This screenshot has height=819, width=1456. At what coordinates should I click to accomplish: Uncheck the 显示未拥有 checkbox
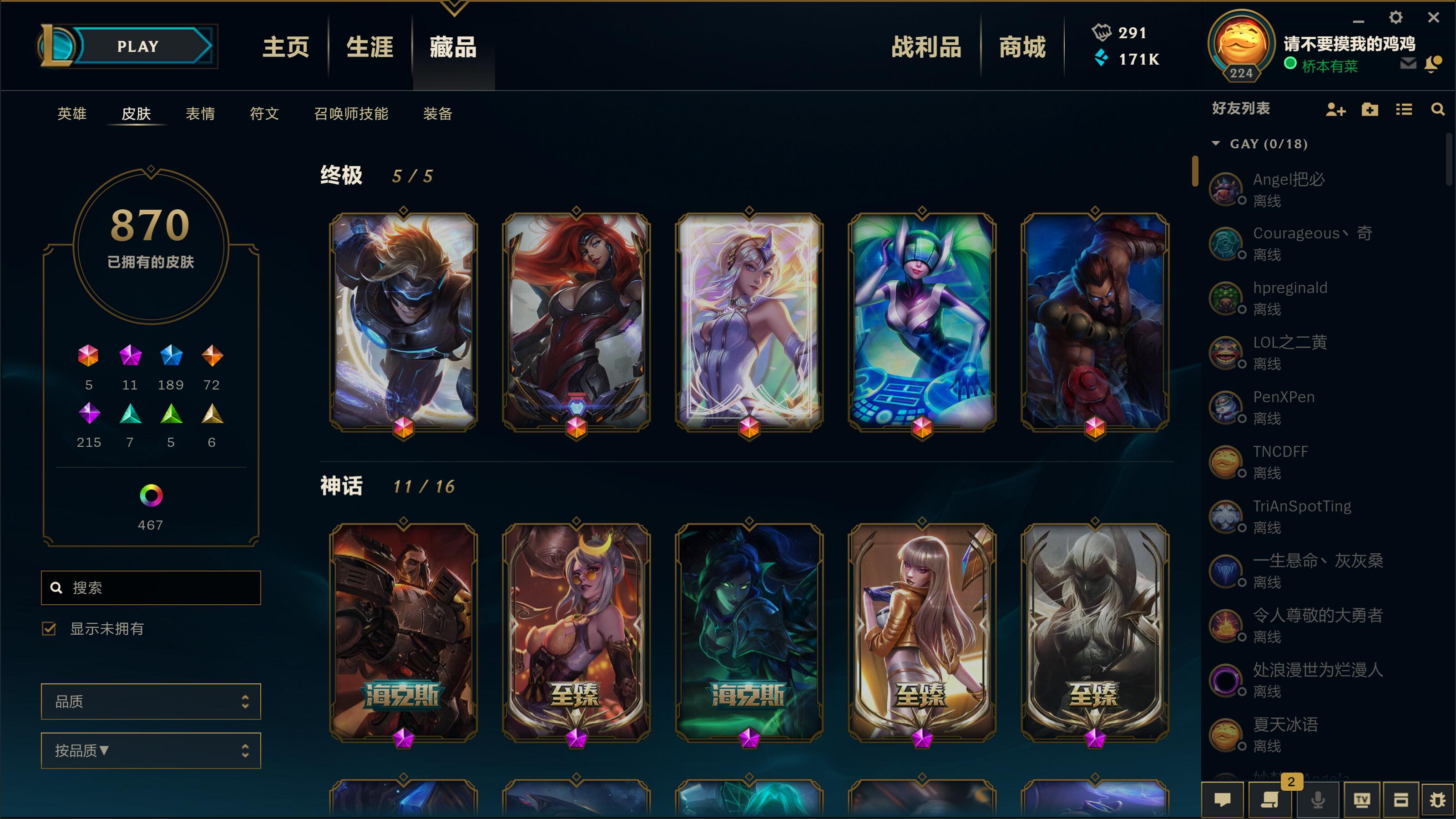click(49, 628)
